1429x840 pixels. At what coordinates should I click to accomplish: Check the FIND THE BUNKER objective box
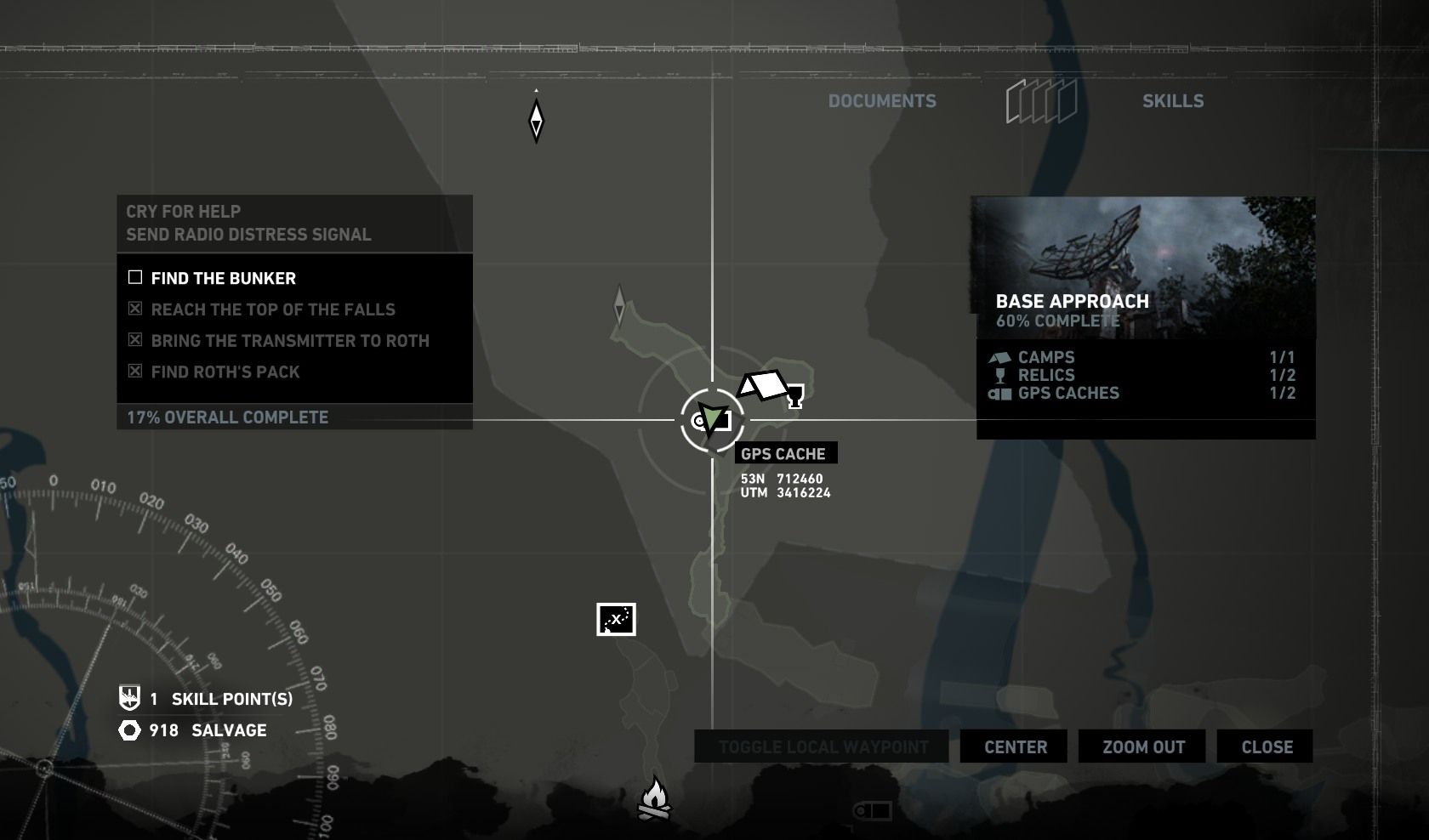(x=134, y=277)
